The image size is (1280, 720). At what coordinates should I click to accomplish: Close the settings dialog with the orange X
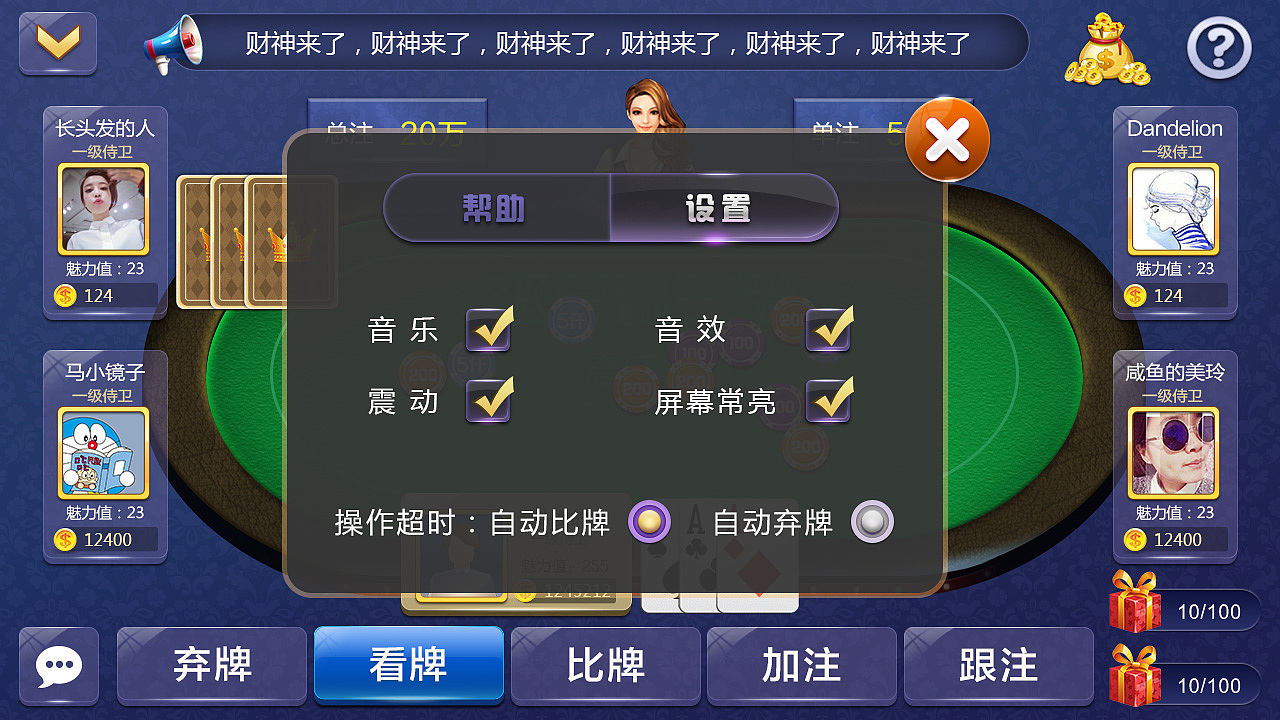tap(946, 140)
